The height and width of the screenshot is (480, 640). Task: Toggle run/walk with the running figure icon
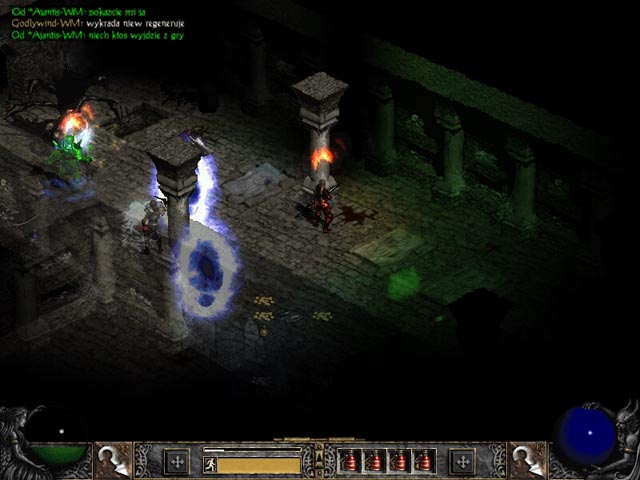click(x=210, y=464)
